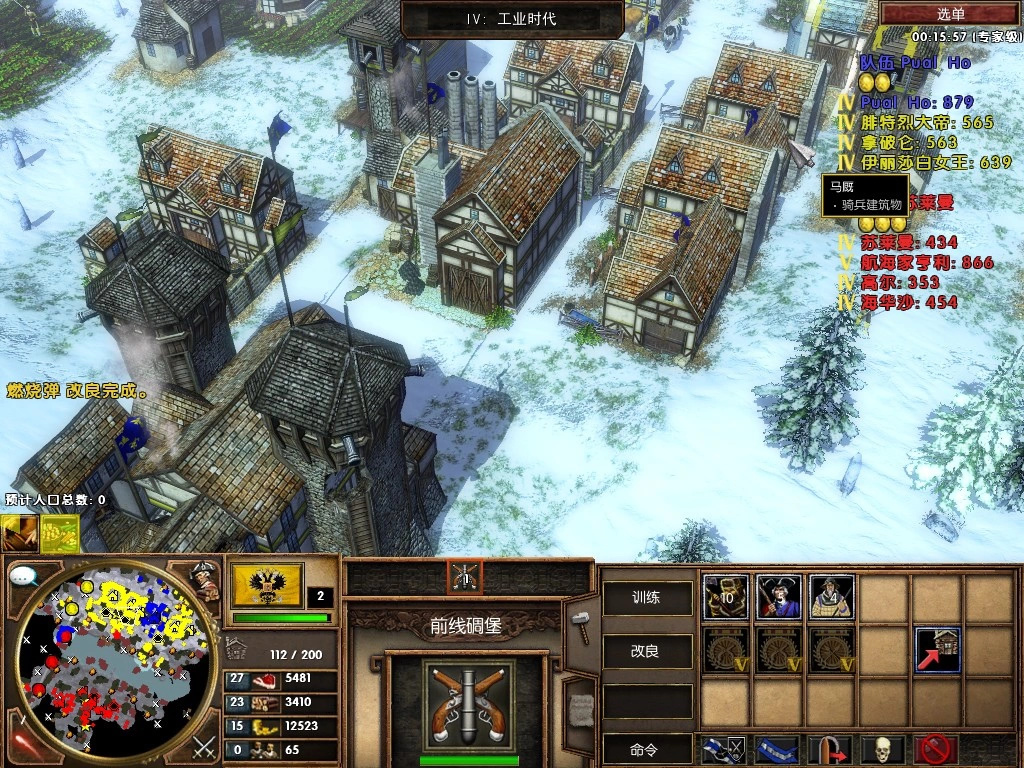This screenshot has width=1024, height=768.
Task: Select the crossed pistols group banner
Action: [x=465, y=576]
